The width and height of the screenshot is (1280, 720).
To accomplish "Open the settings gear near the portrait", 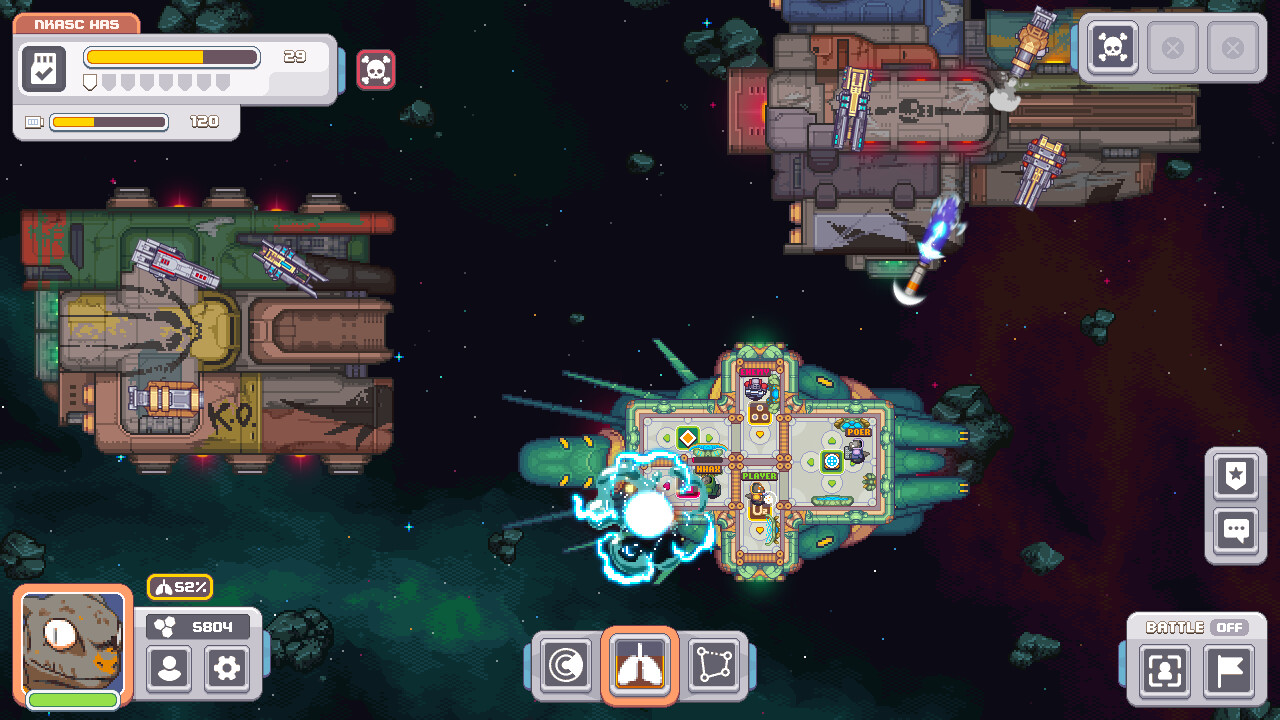I will coord(226,670).
